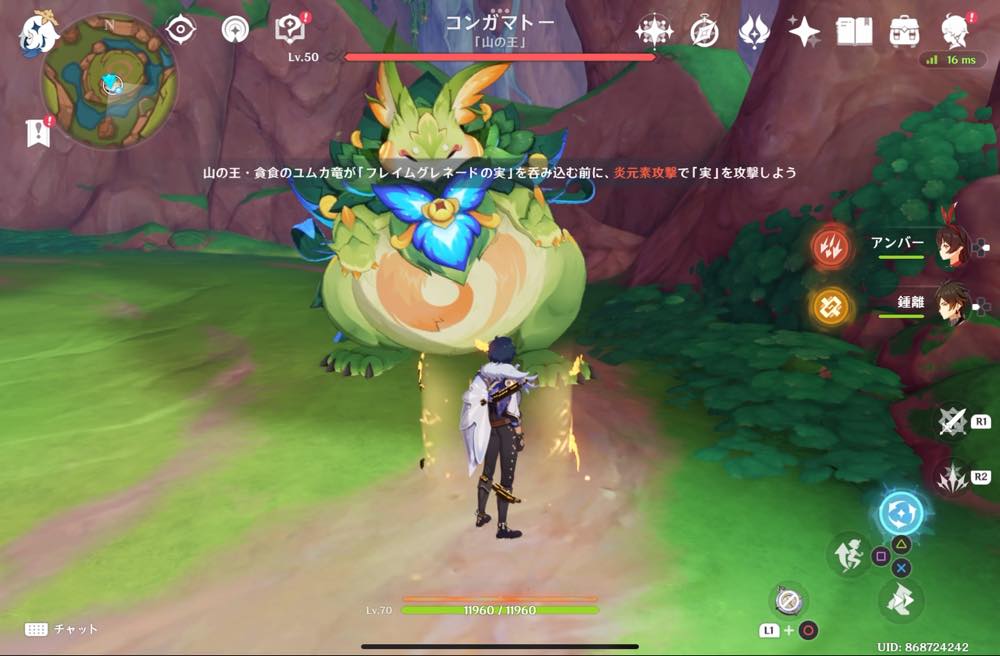The image size is (1000, 656).
Task: Click the round icon beside the eye
Action: 236,29
